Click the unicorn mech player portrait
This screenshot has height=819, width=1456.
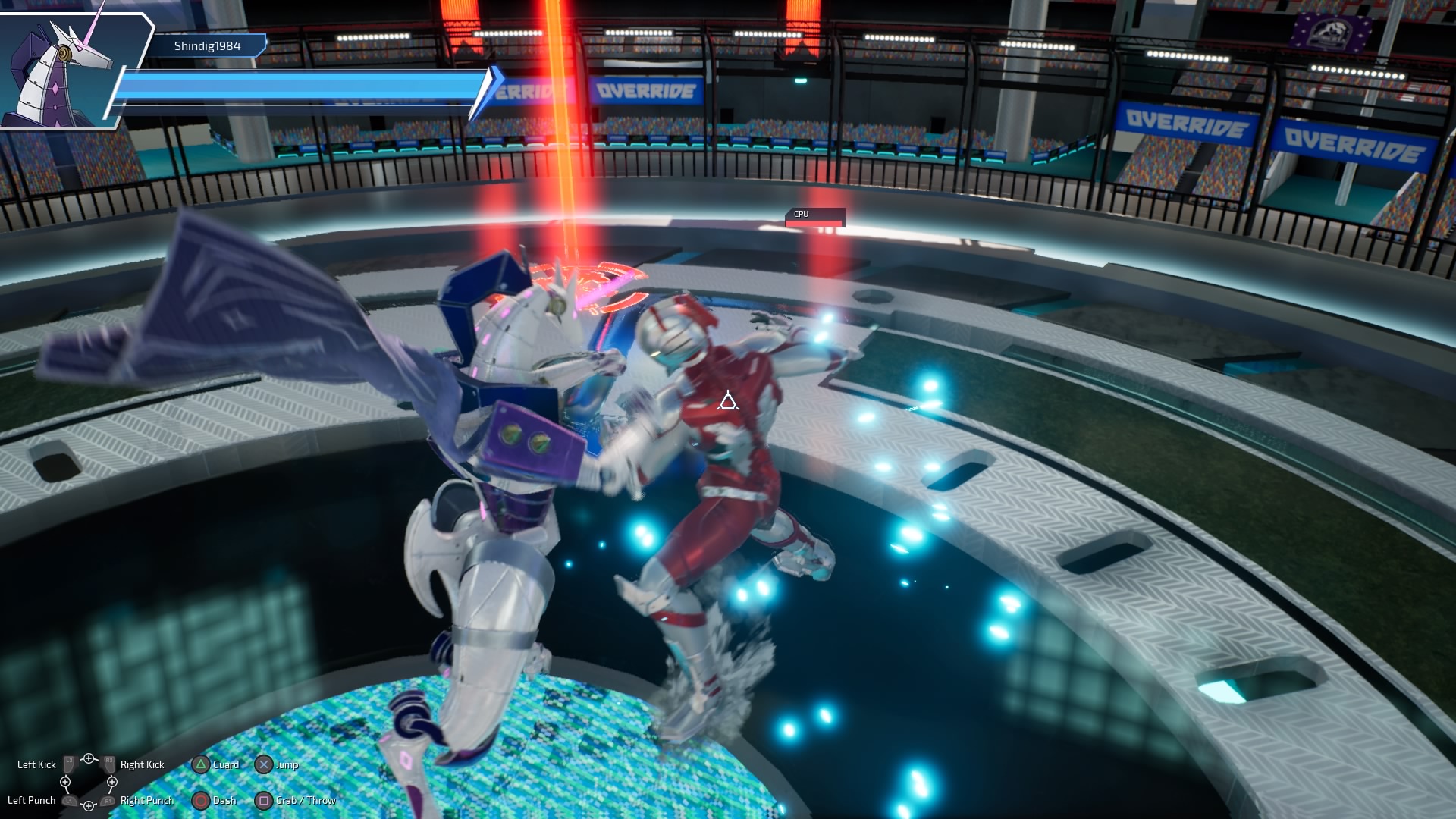64,70
